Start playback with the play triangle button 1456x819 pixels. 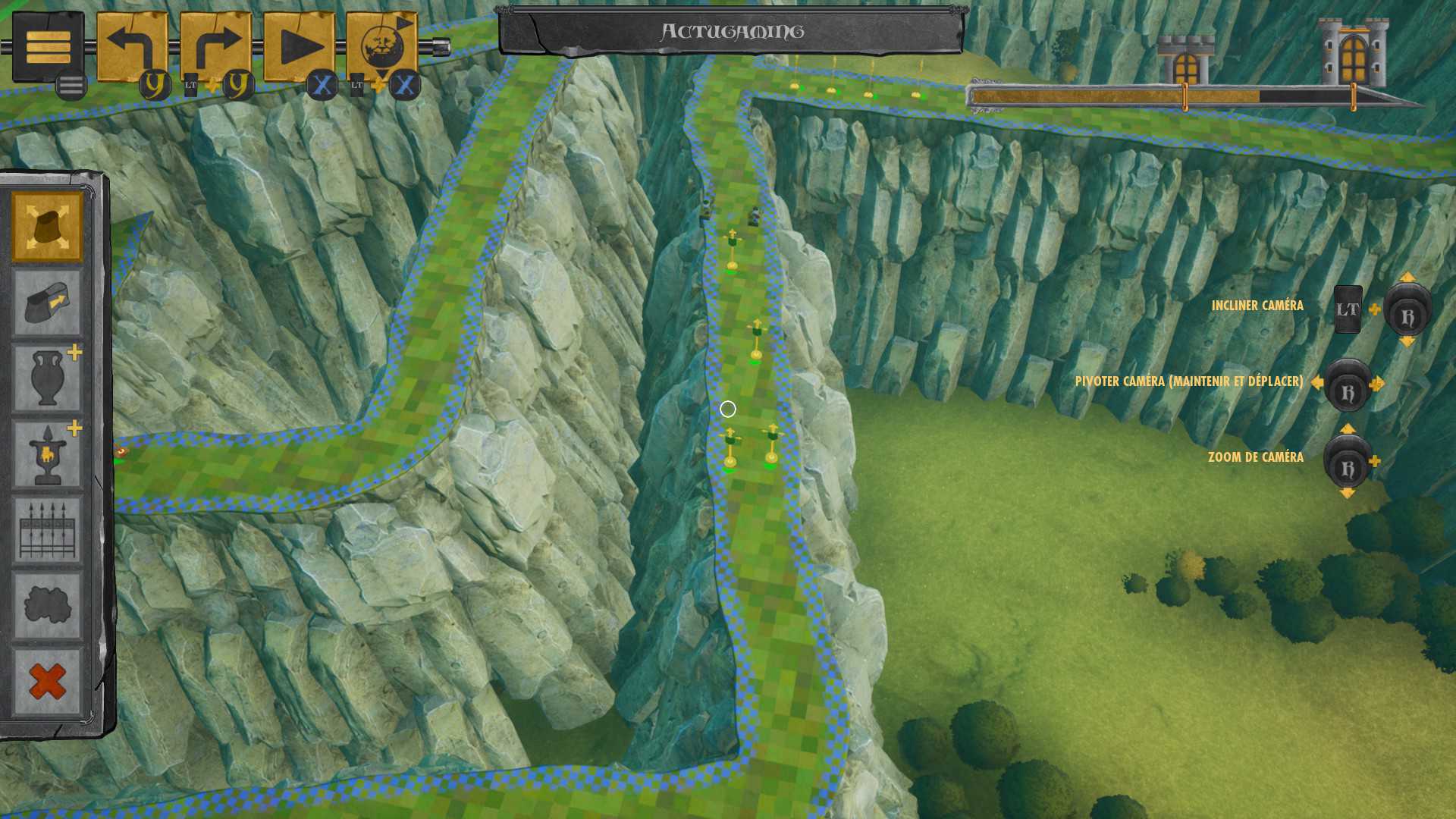299,47
